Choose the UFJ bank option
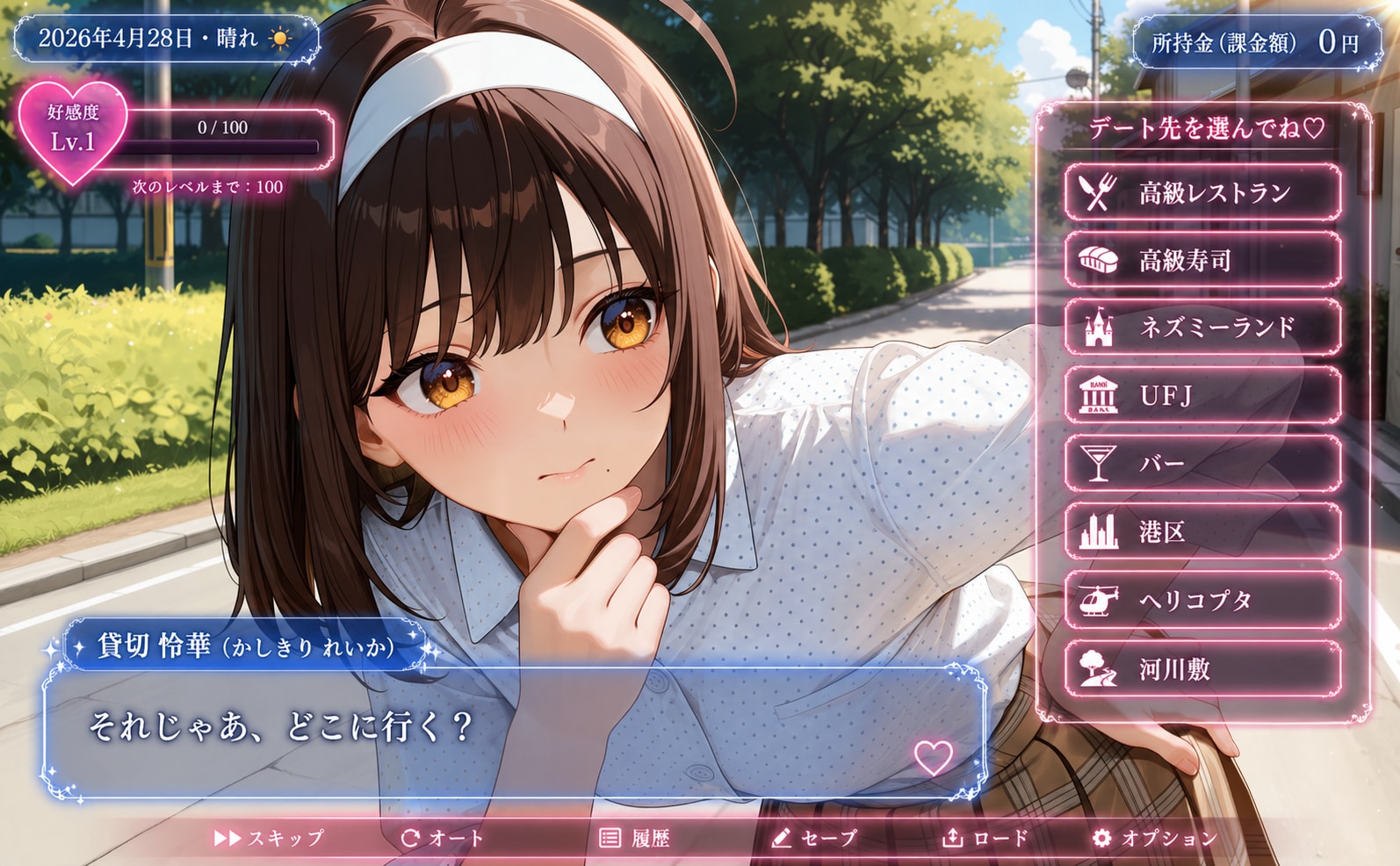 [x=1202, y=396]
